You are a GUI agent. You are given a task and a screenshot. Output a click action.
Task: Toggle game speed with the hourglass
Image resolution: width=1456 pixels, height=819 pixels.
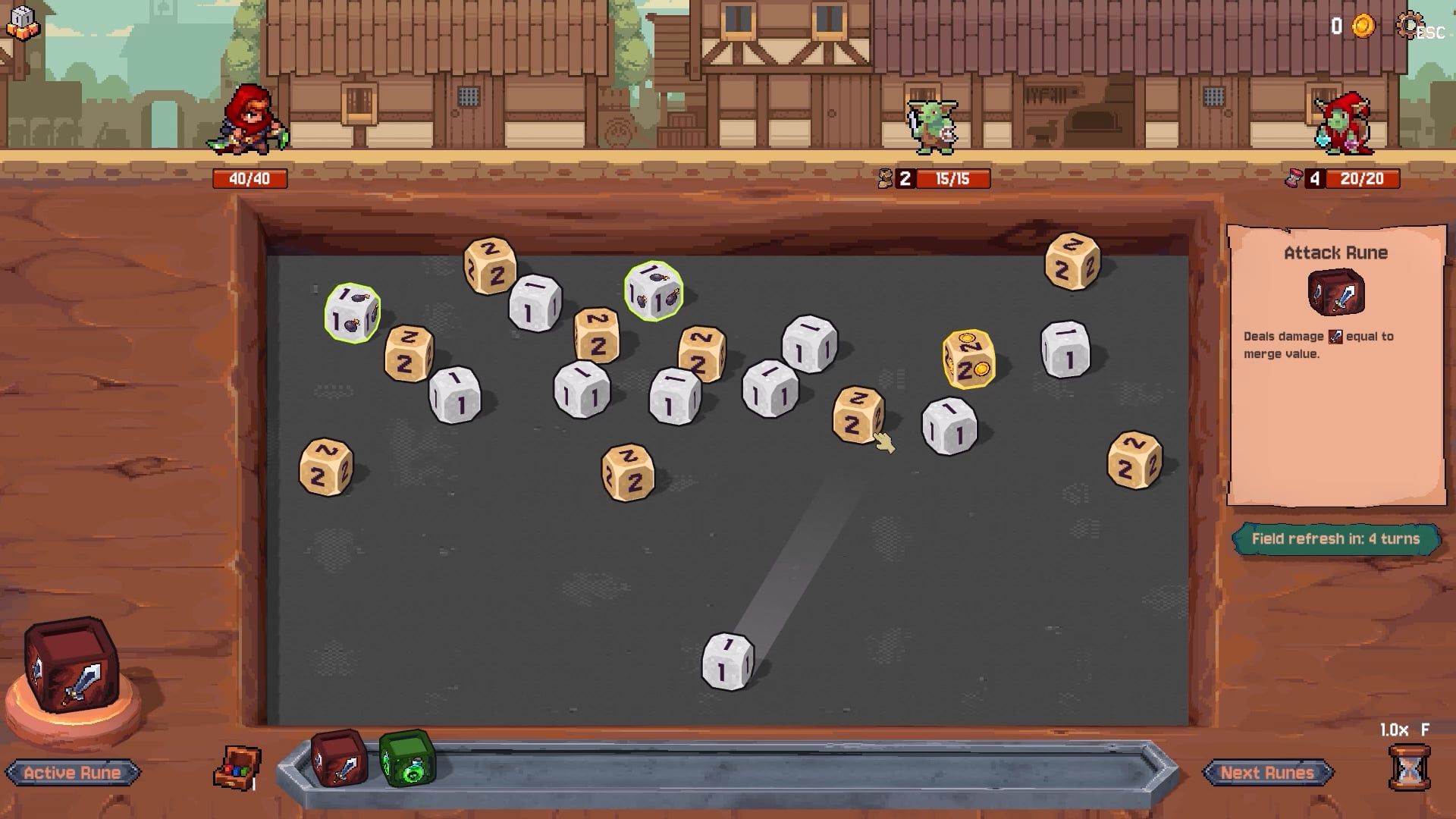(1408, 767)
